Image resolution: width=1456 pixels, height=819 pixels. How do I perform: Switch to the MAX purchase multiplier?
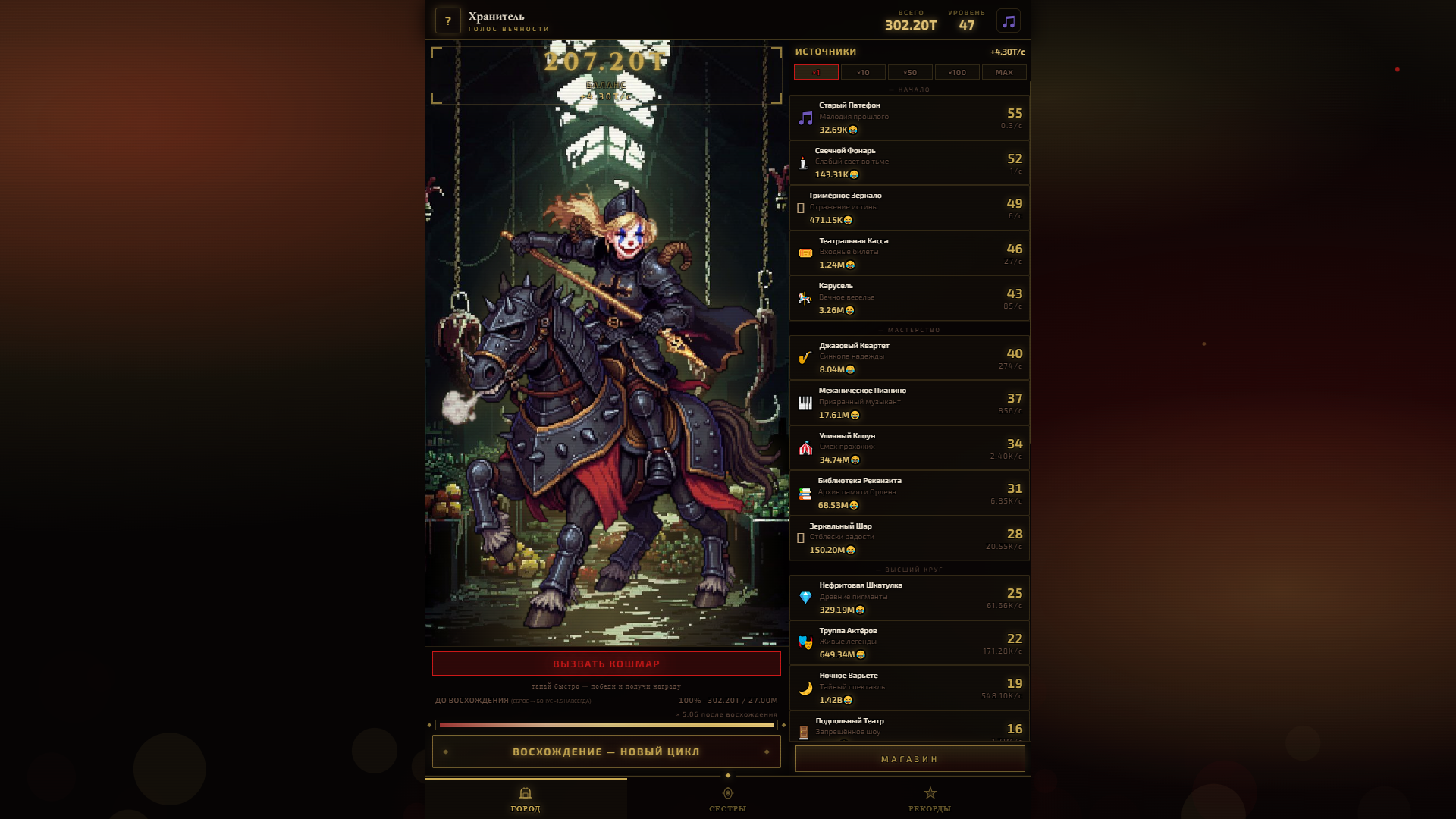pyautogui.click(x=1003, y=72)
